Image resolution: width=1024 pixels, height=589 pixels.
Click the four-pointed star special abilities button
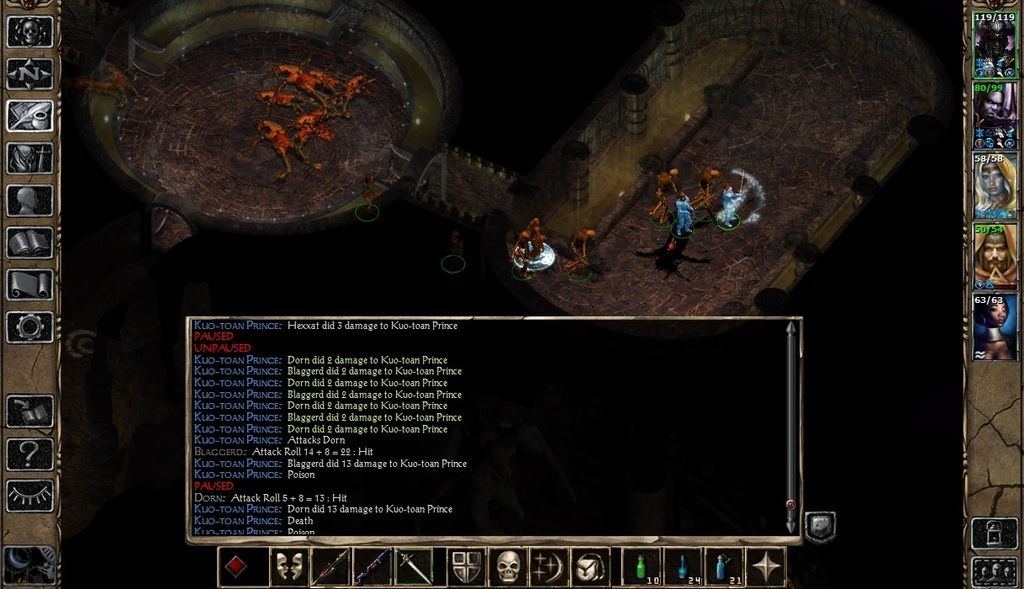click(766, 568)
